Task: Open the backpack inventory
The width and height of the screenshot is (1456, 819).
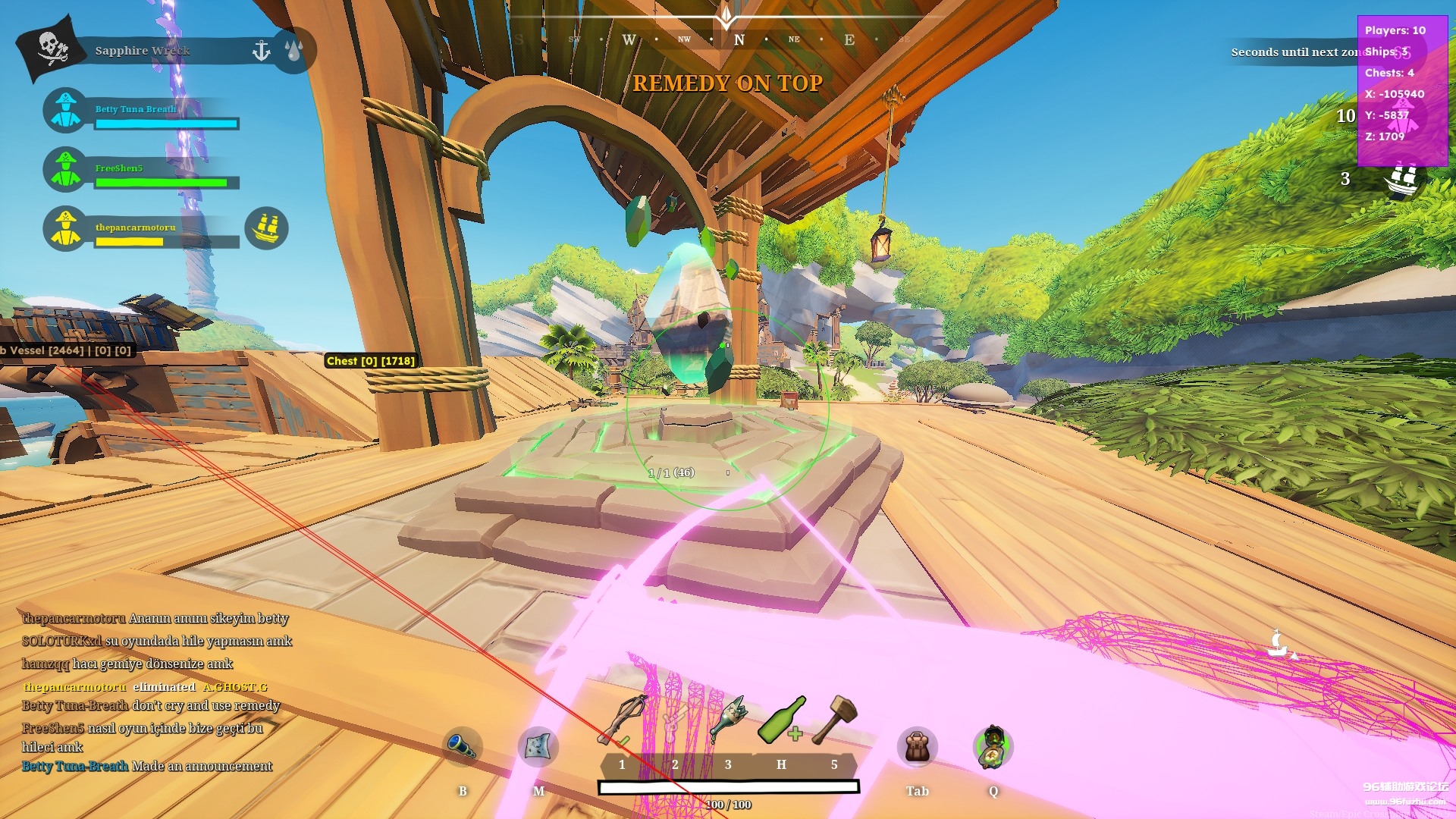Action: (917, 746)
